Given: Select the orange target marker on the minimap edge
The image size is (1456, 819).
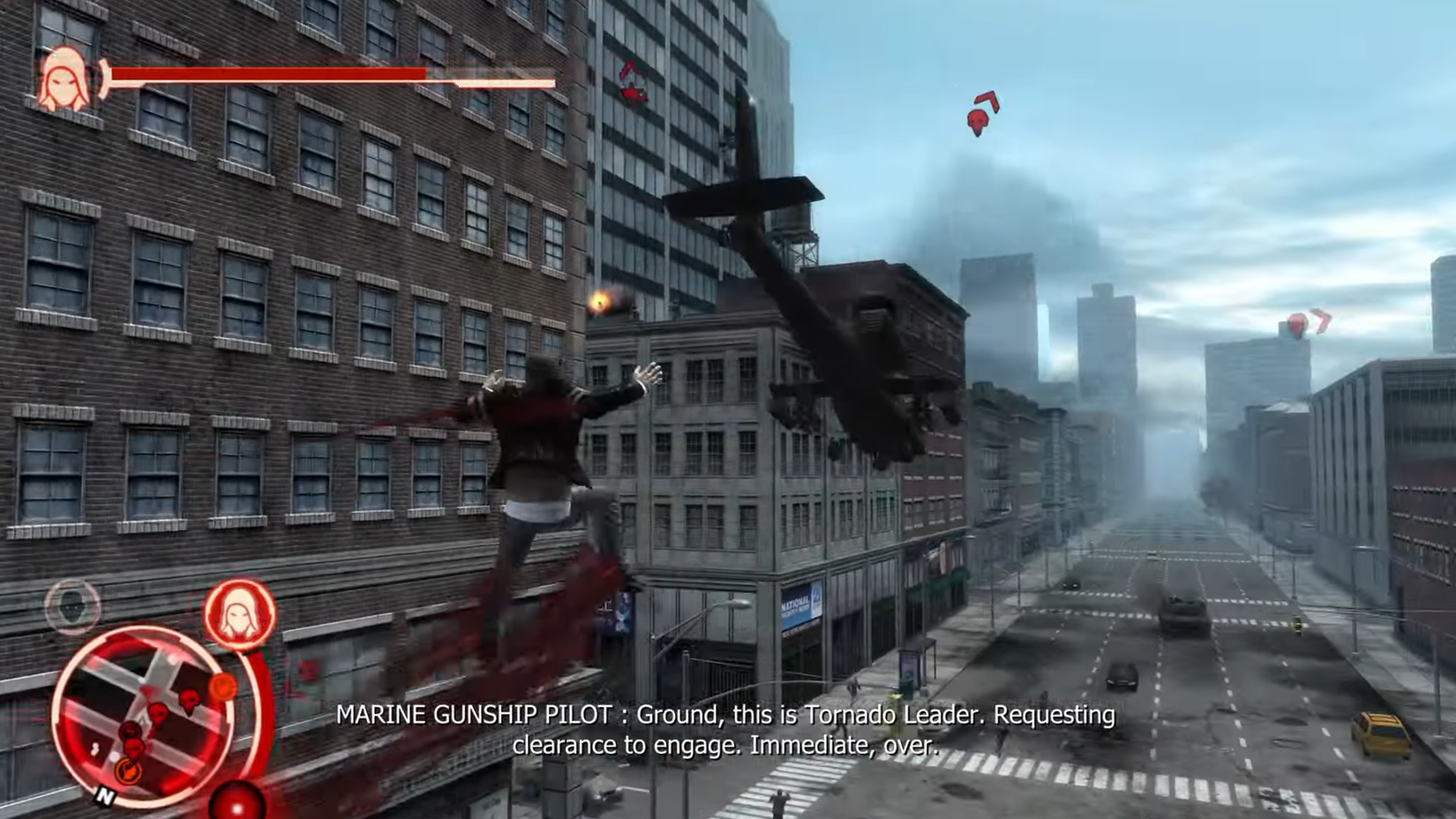Looking at the screenshot, I should pyautogui.click(x=222, y=687).
